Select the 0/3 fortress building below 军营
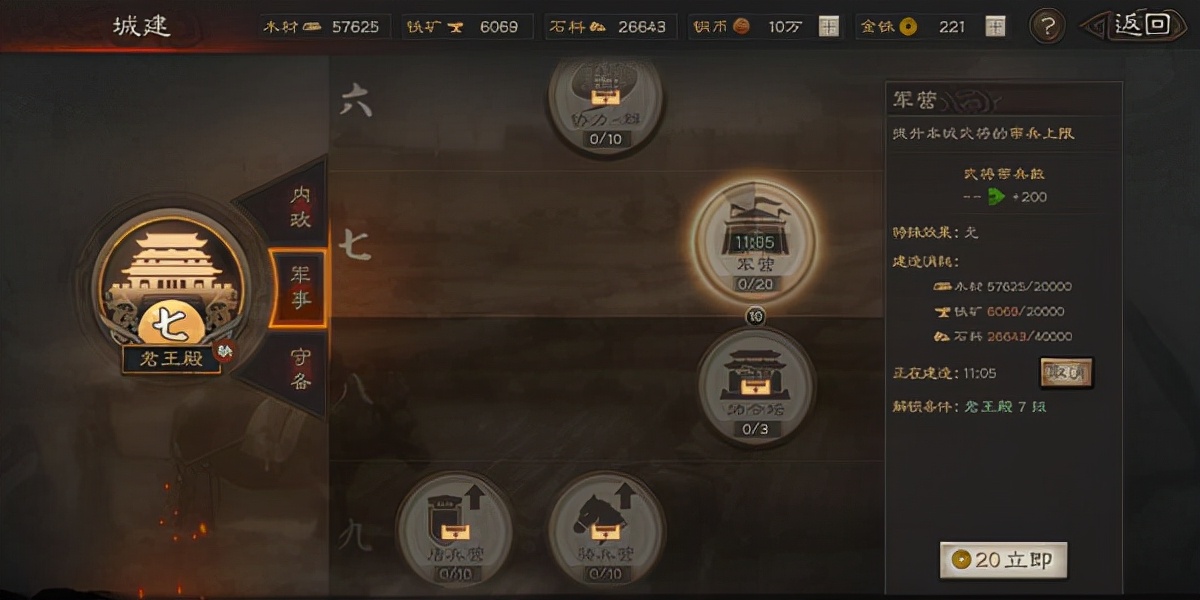Image resolution: width=1200 pixels, height=600 pixels. coord(755,386)
